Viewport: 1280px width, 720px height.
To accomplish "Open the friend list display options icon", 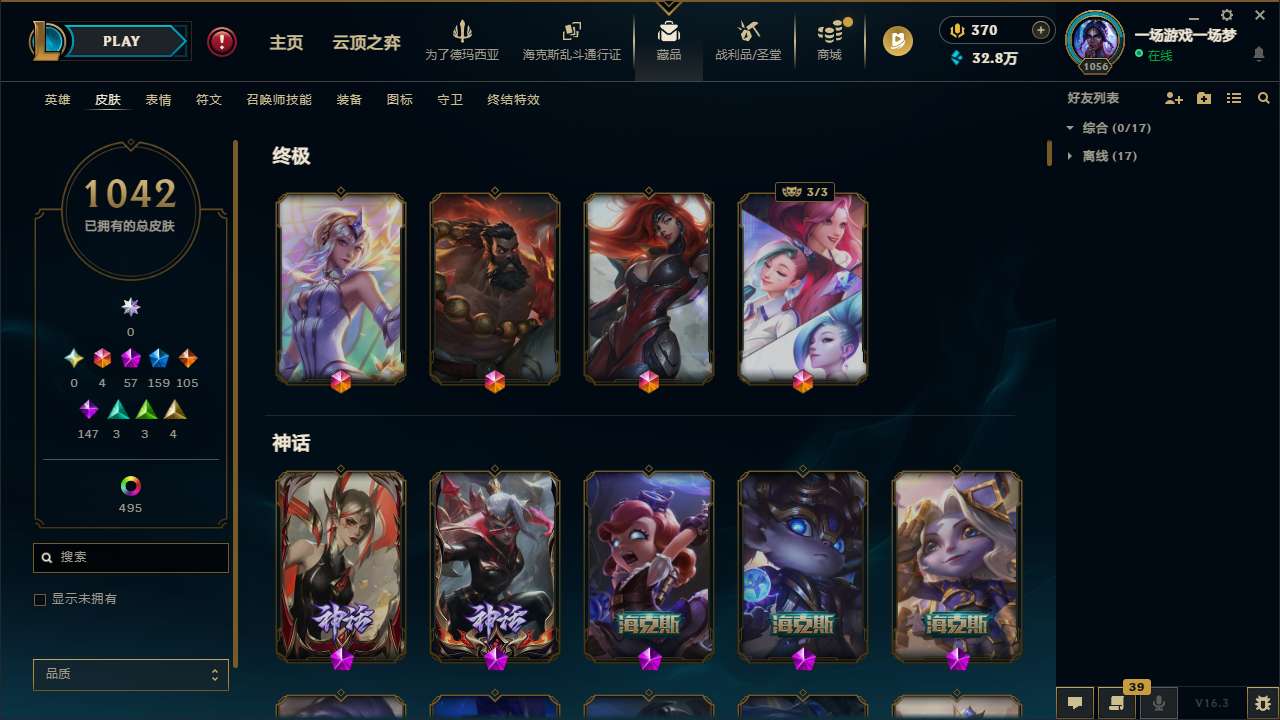I will [x=1234, y=98].
